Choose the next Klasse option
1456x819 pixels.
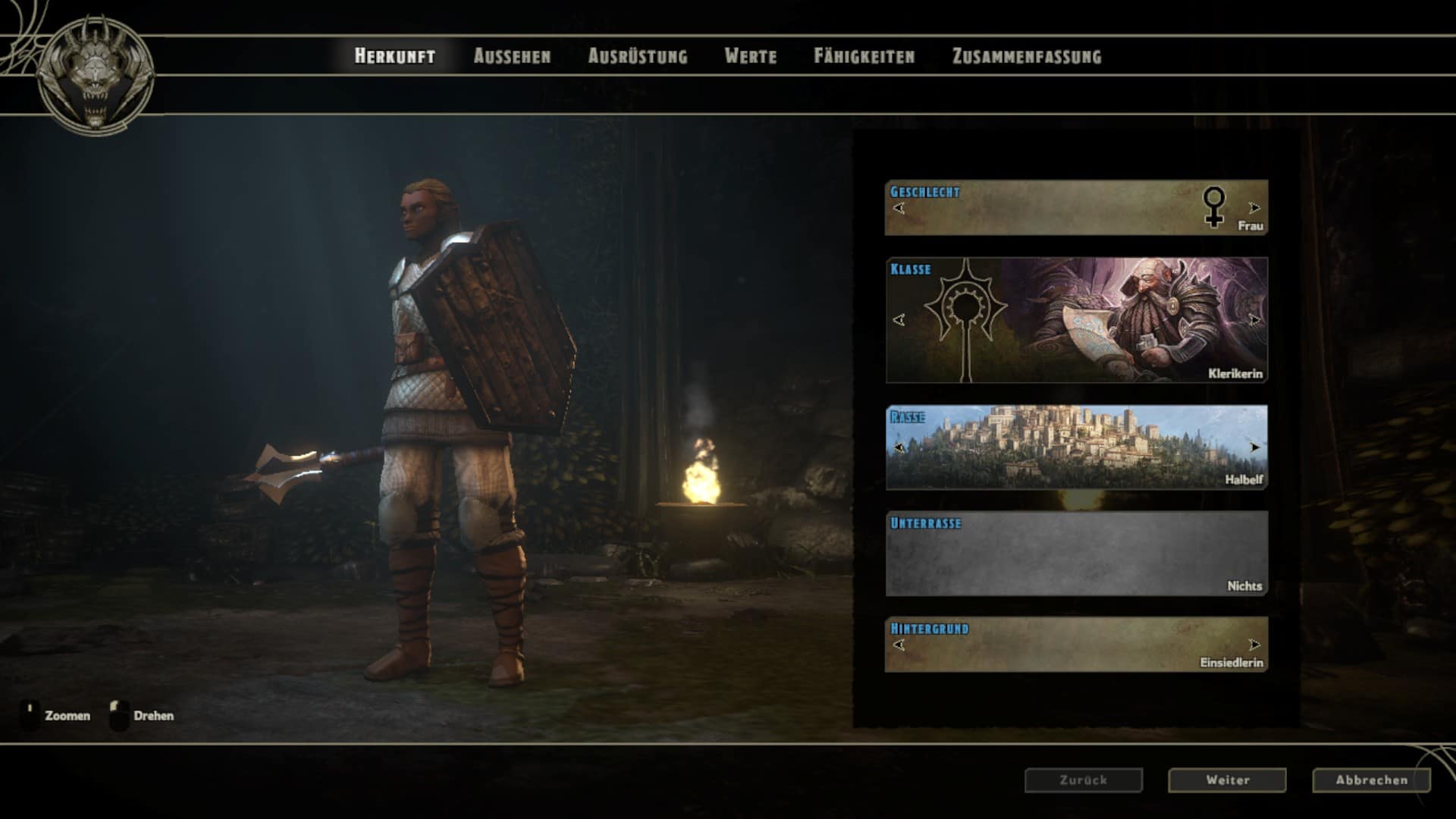[1254, 320]
